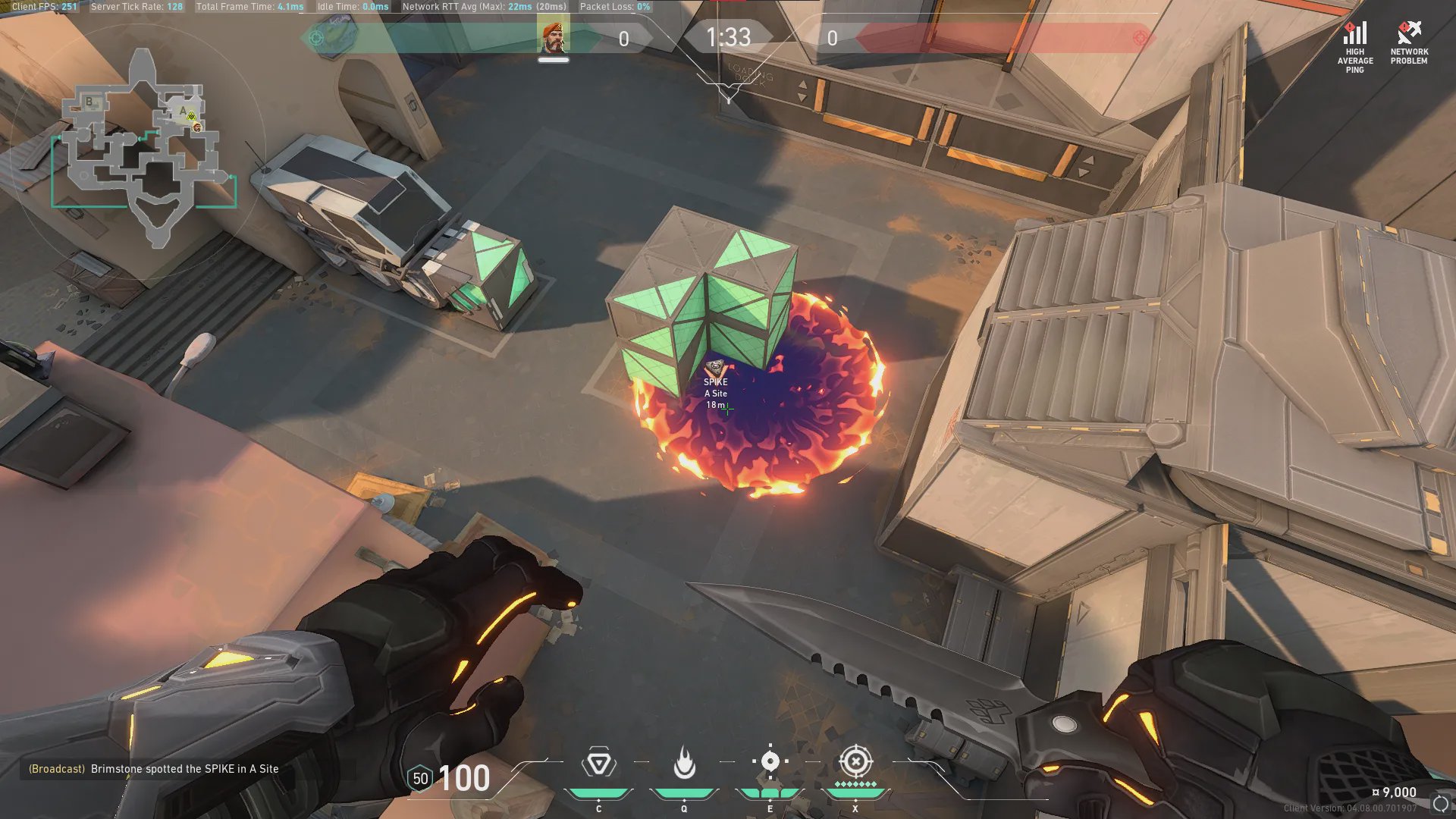Viewport: 1456px width, 819px height.
Task: Activate the Incendiary flame ability icon
Action: [x=684, y=763]
